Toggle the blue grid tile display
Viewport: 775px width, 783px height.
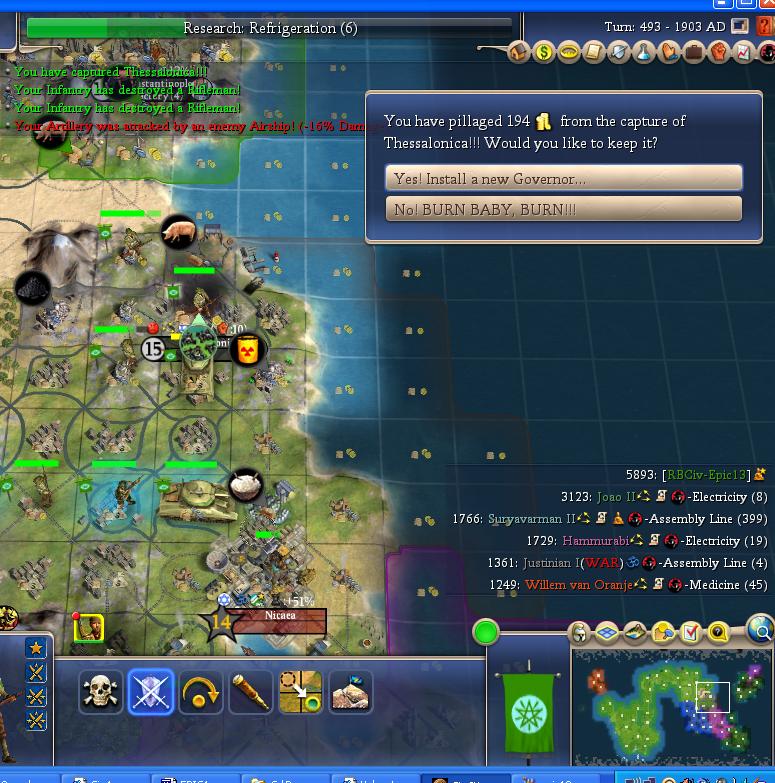(x=607, y=632)
